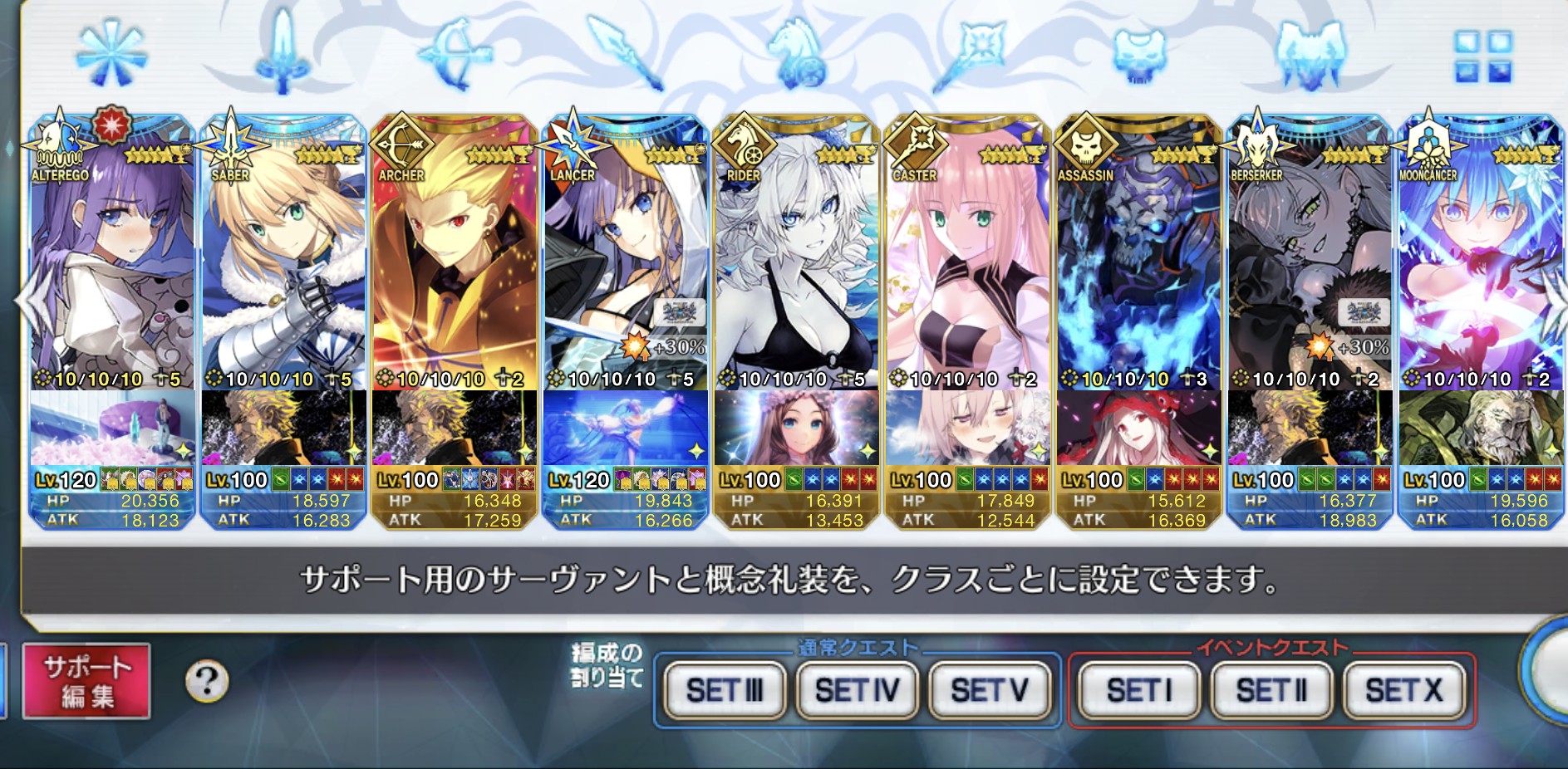Screen dimensions: 1568x769
Task: Assign SET III for normal quests
Action: (x=725, y=690)
